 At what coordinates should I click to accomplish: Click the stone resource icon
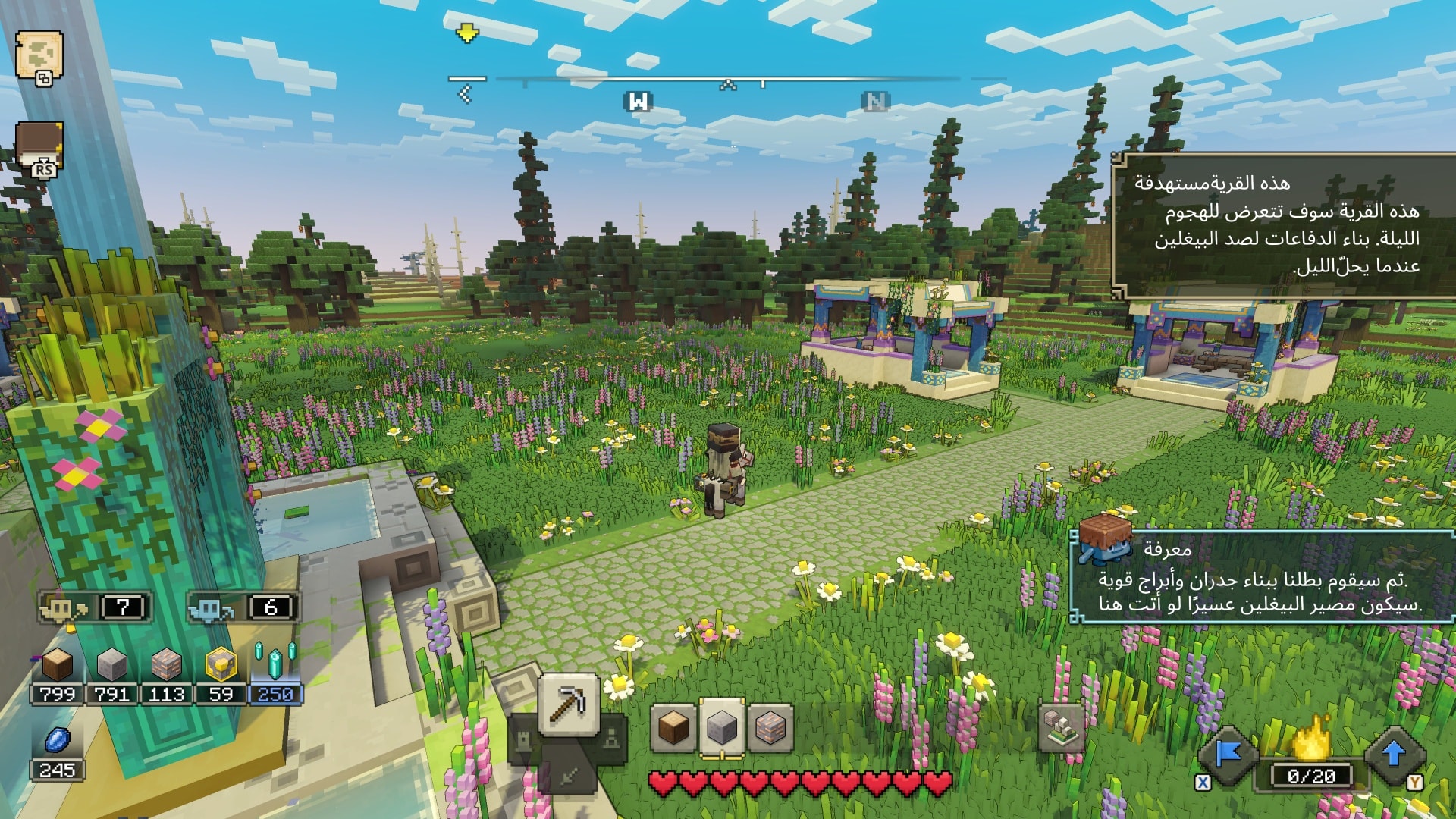tap(112, 665)
